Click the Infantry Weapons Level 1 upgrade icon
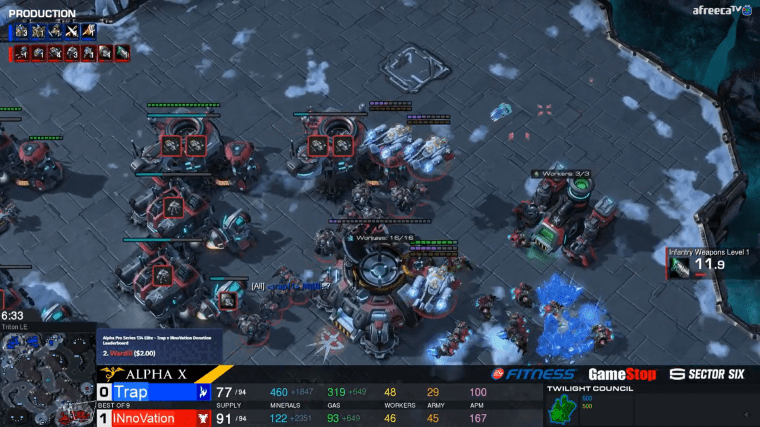760x427 pixels. pos(680,267)
